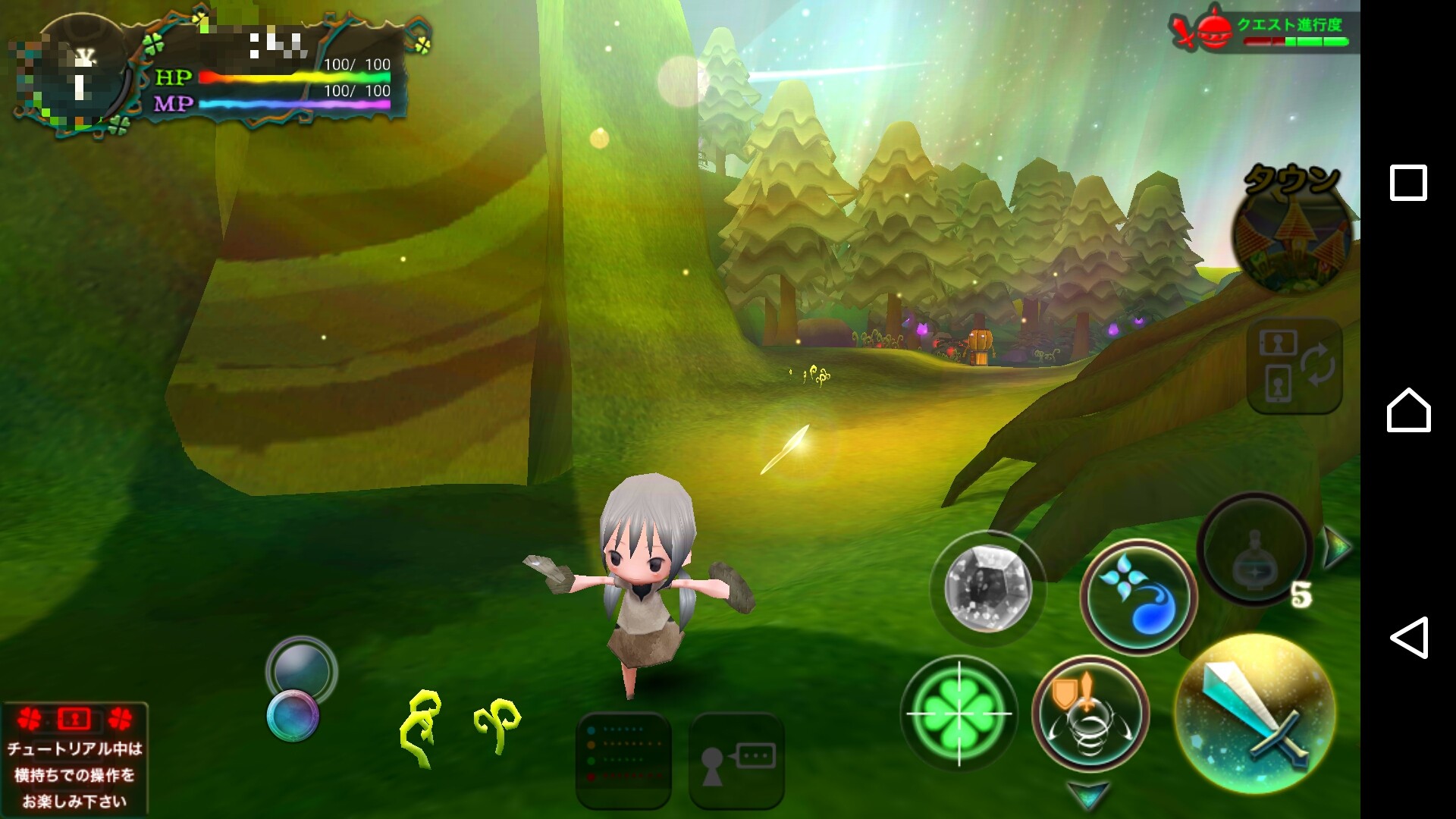
Task: Activate the blue flower magic skill
Action: point(1137,598)
